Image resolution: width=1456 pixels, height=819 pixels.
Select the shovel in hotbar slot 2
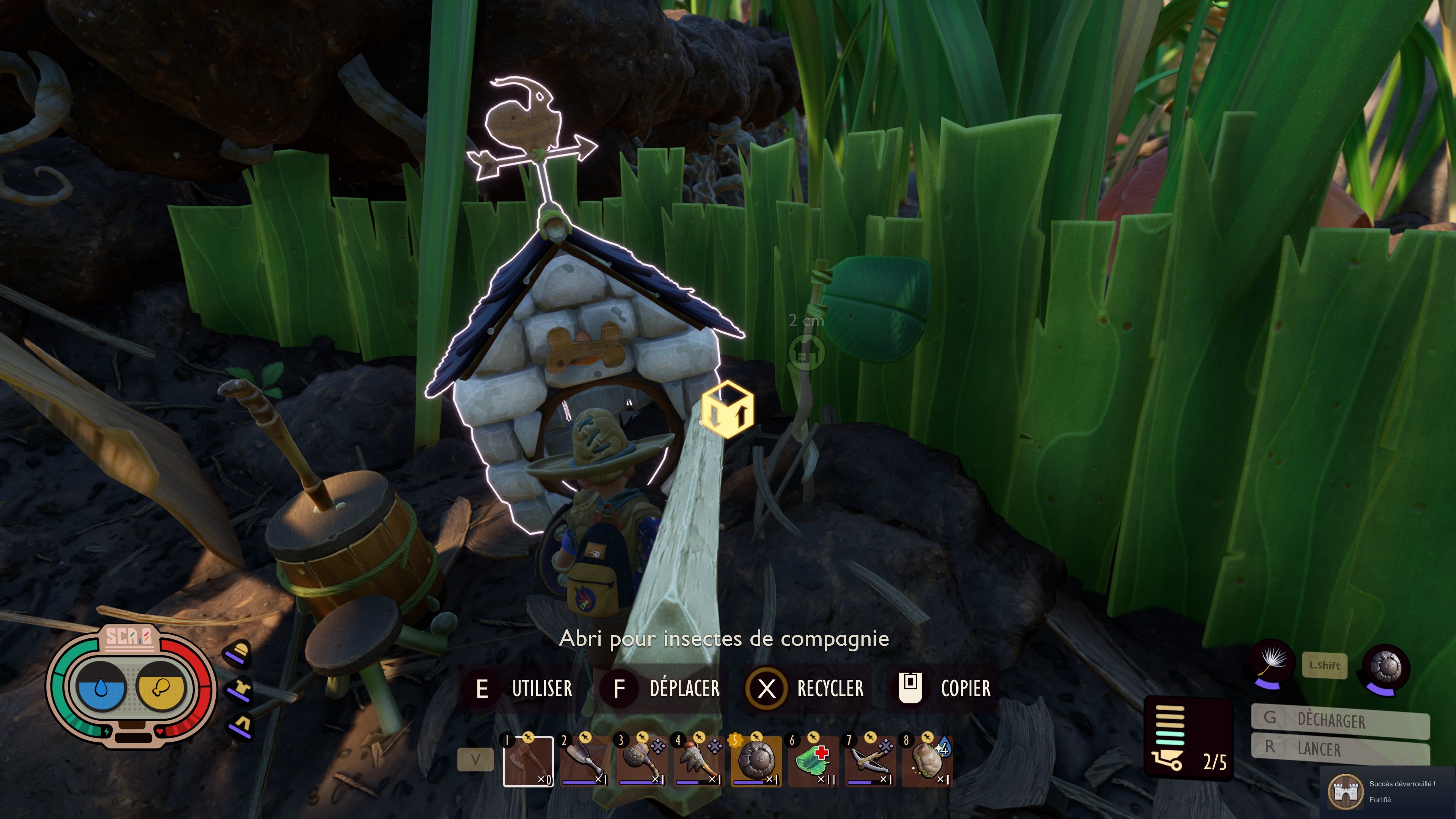585,761
